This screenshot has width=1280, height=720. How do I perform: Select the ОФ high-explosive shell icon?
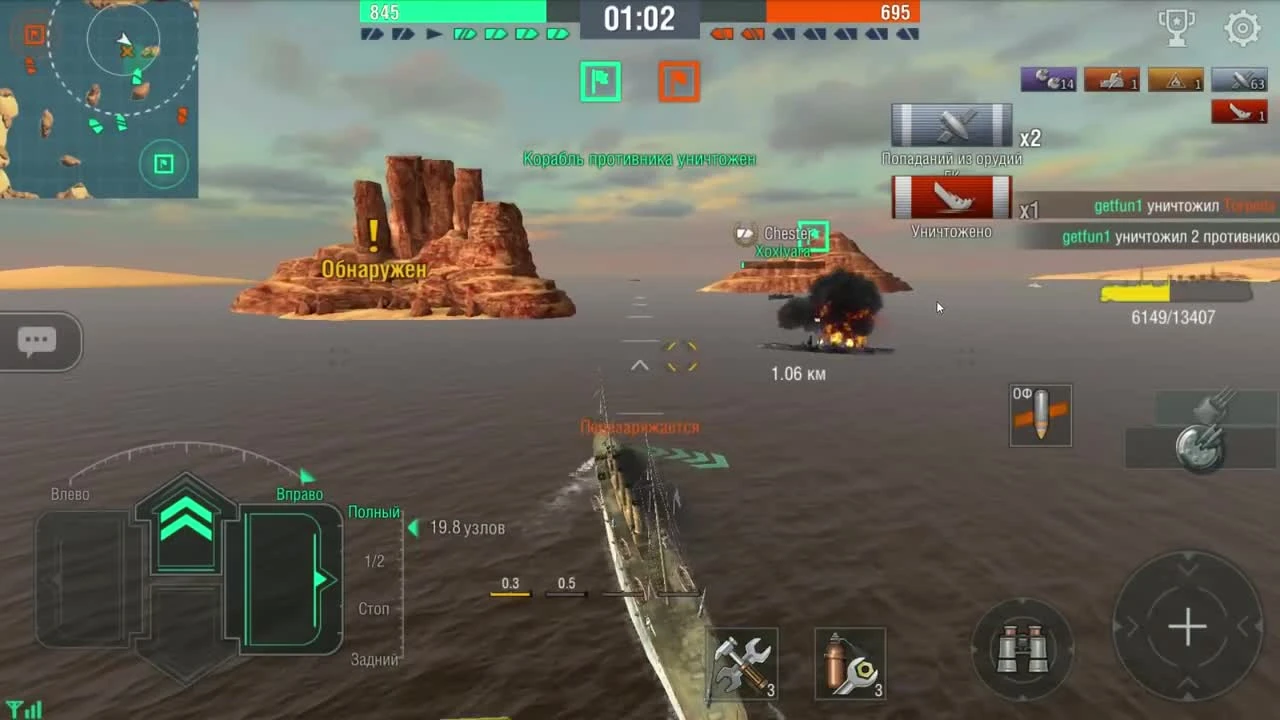[1040, 414]
